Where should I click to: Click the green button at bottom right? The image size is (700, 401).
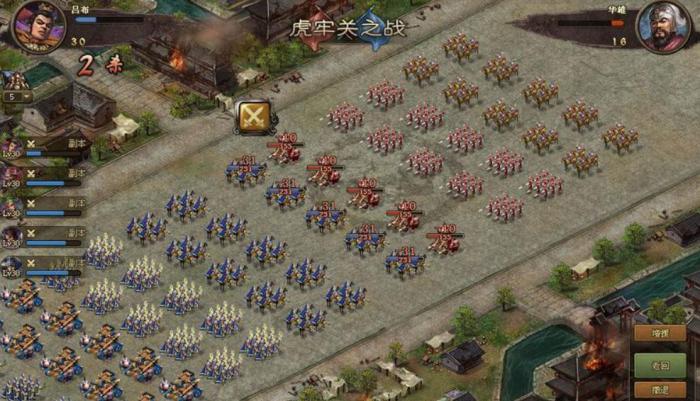[x=660, y=364]
